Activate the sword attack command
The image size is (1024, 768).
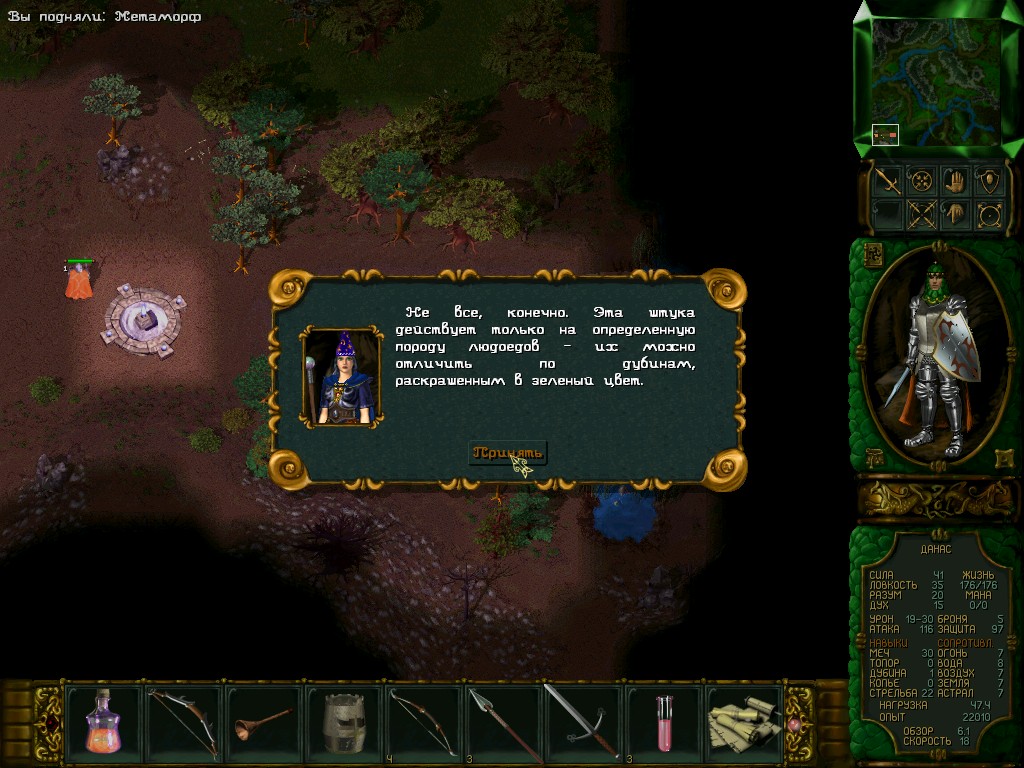coord(887,181)
